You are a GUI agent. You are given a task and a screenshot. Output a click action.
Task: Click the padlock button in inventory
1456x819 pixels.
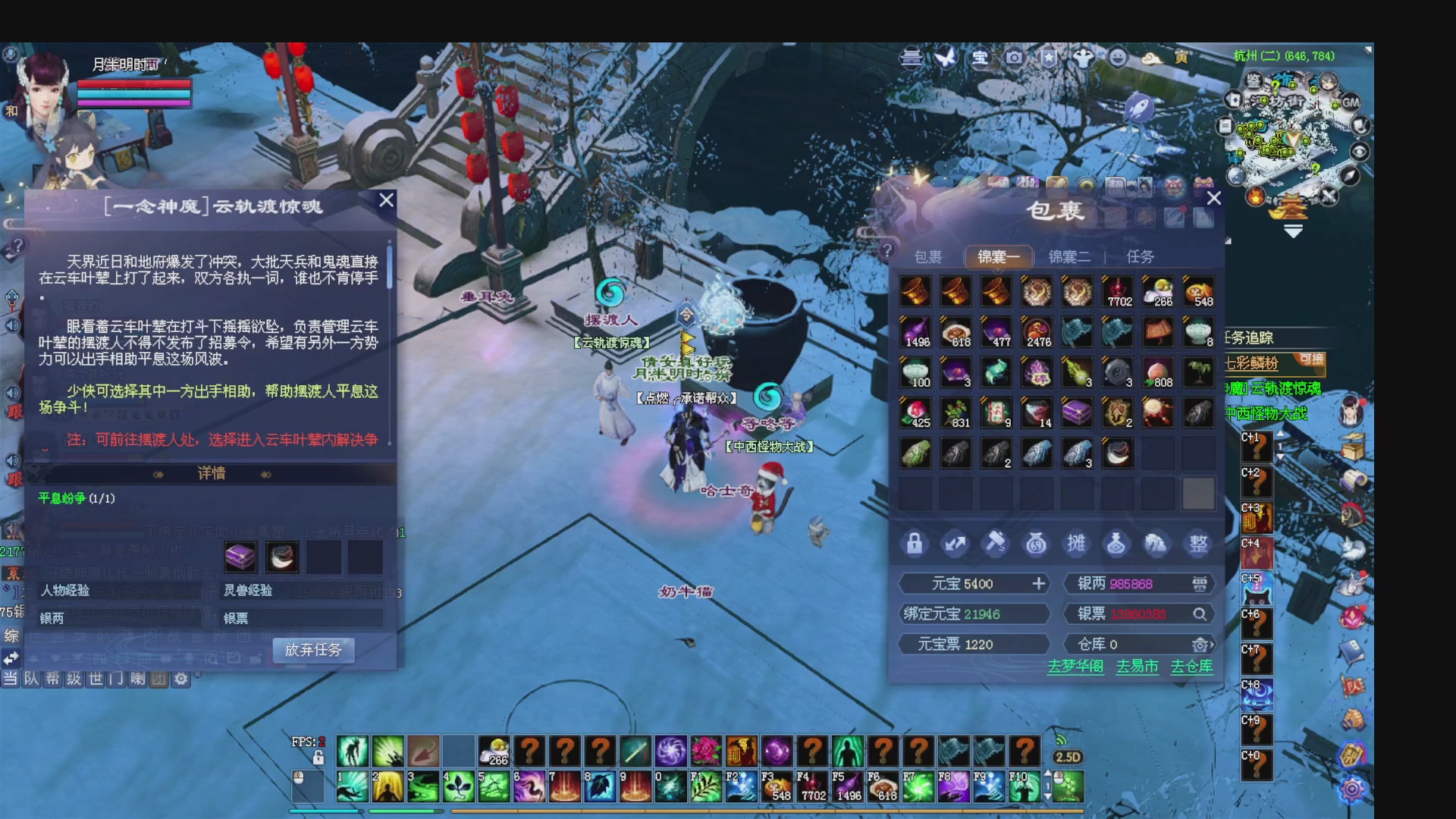pyautogui.click(x=915, y=544)
